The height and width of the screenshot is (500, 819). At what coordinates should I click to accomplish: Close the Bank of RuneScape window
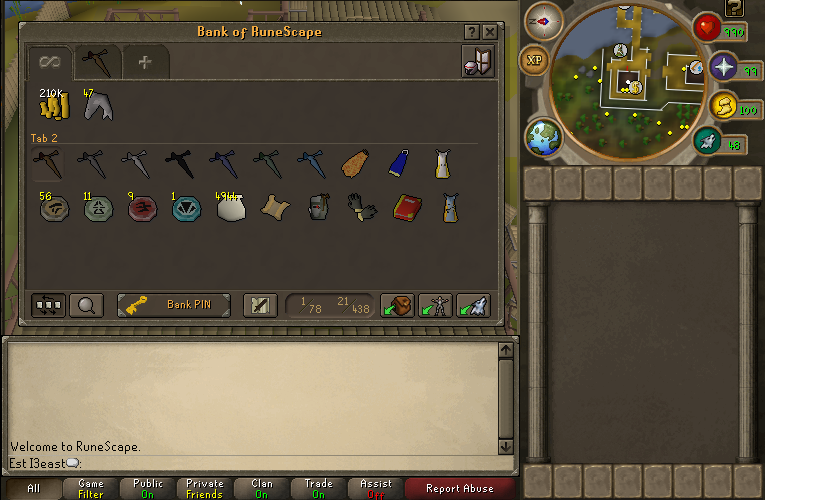490,32
